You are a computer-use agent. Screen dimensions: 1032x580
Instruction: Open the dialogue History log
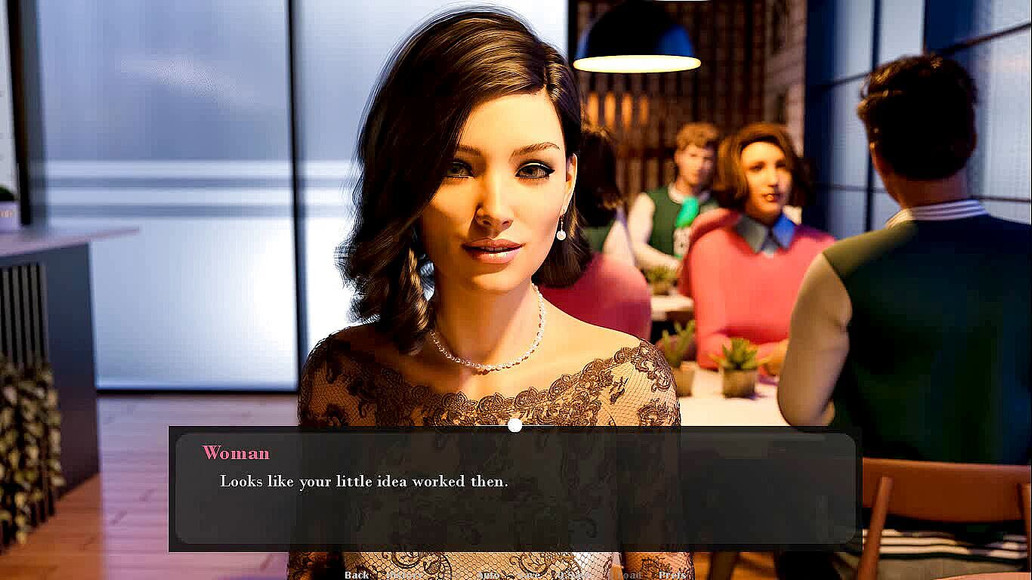tap(402, 575)
